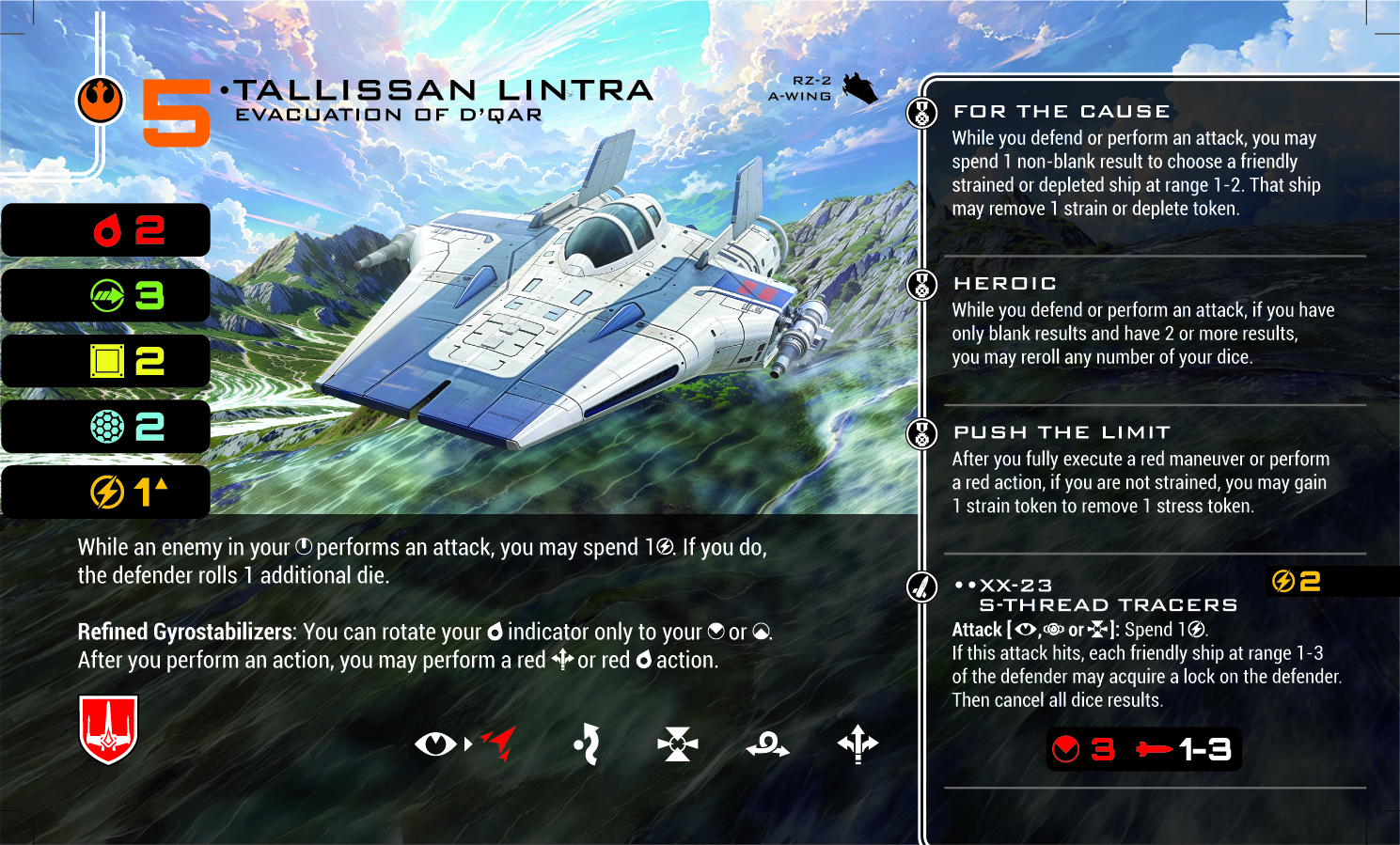Choose the red linked boost action icon
The image size is (1400, 845).
point(499,743)
